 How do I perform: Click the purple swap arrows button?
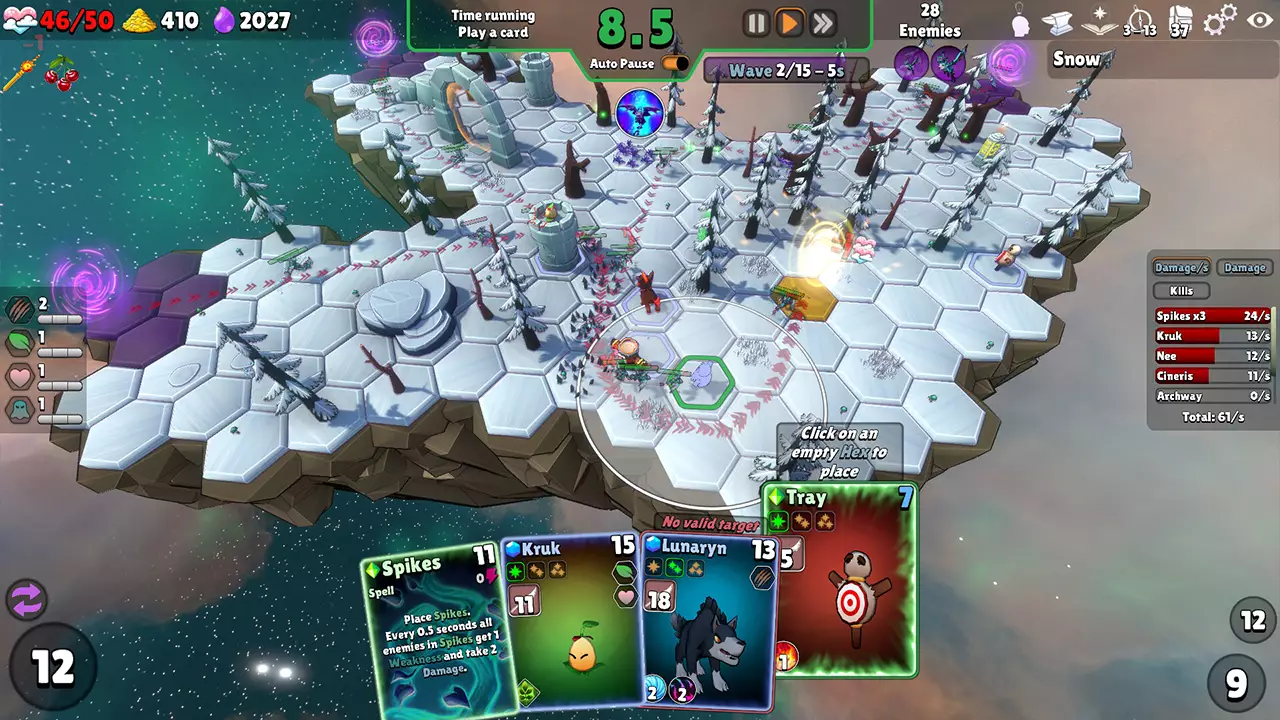[27, 600]
